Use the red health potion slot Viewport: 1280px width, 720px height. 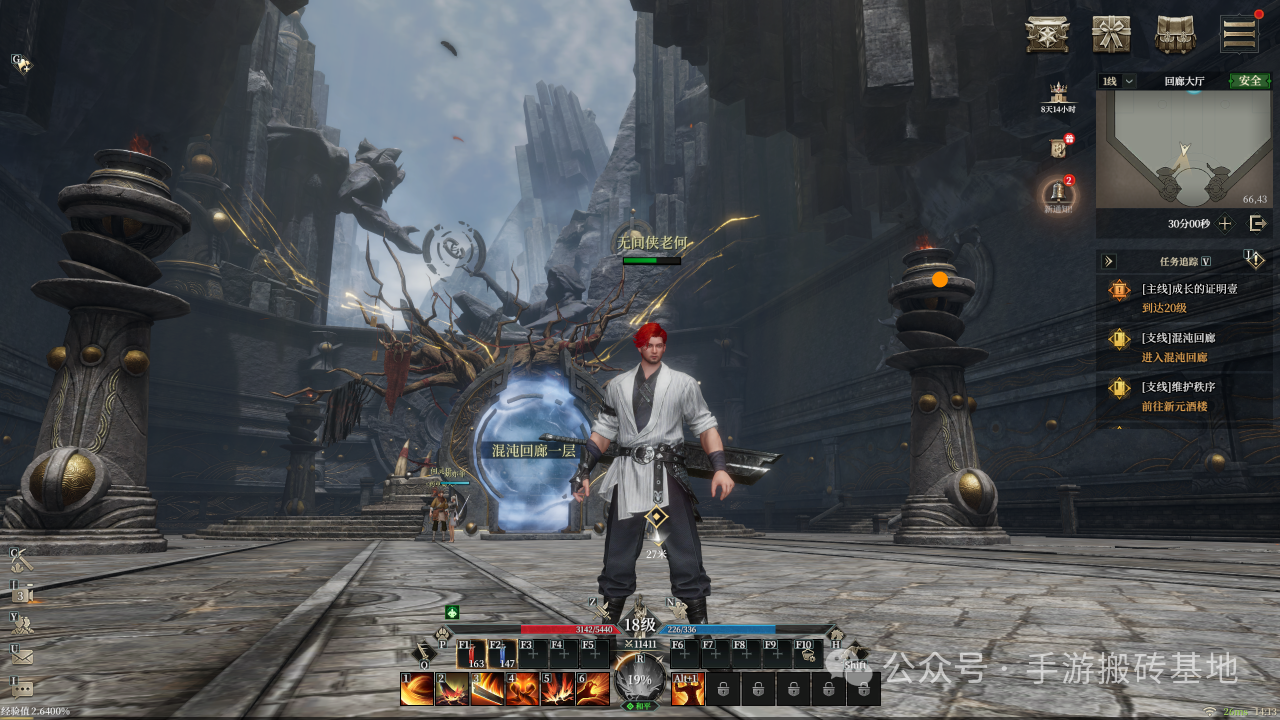pos(471,654)
